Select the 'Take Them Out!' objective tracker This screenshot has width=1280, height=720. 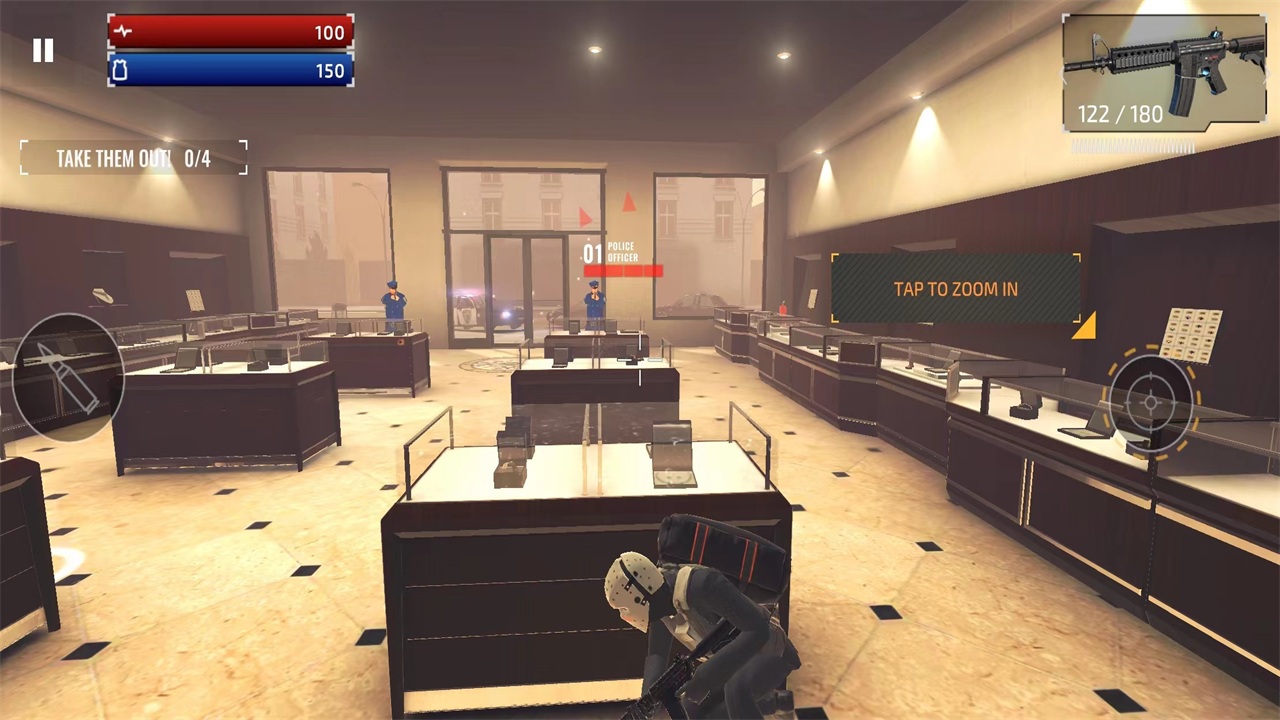coord(134,158)
